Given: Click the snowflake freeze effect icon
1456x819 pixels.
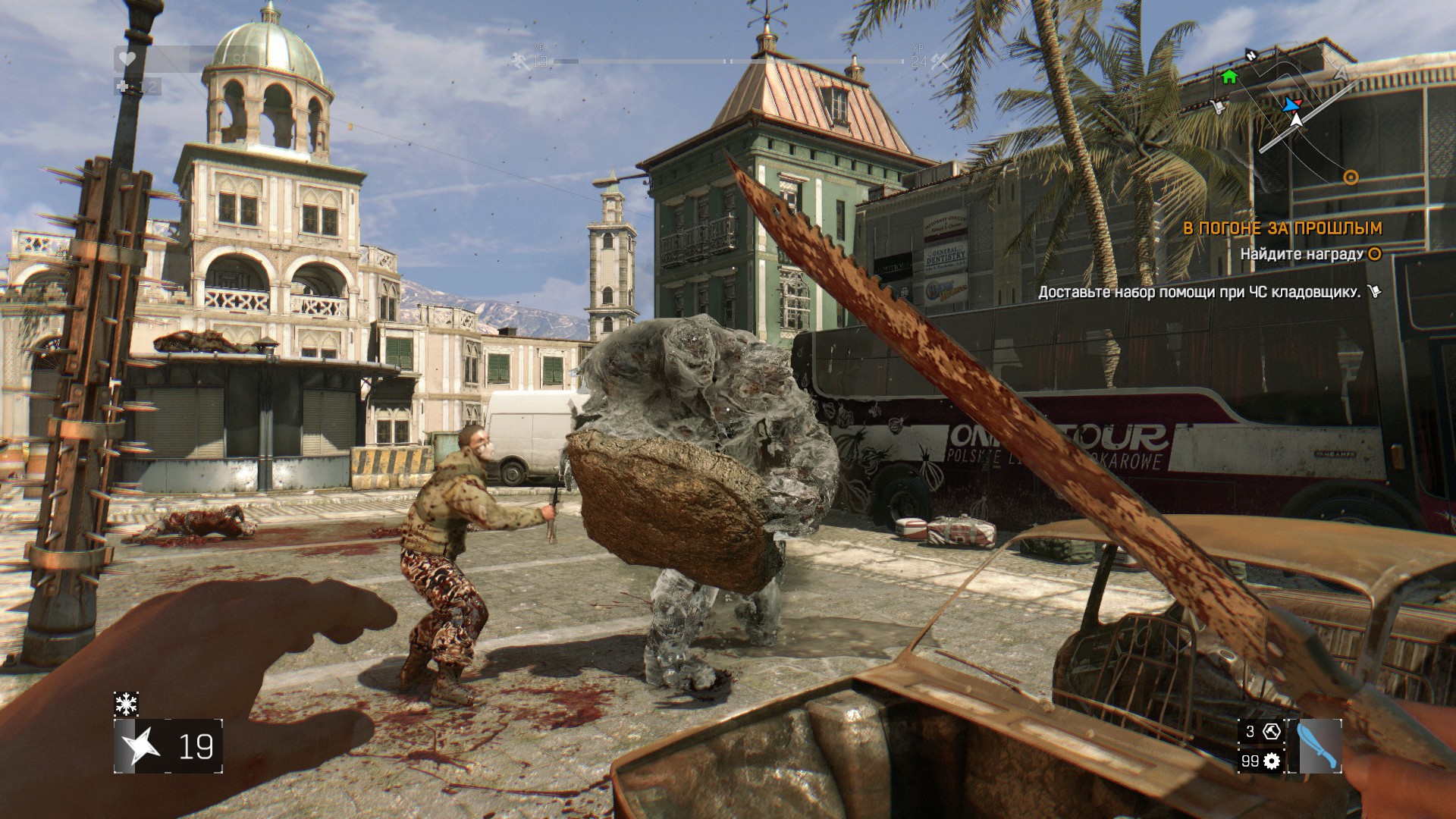Looking at the screenshot, I should coord(126,704).
